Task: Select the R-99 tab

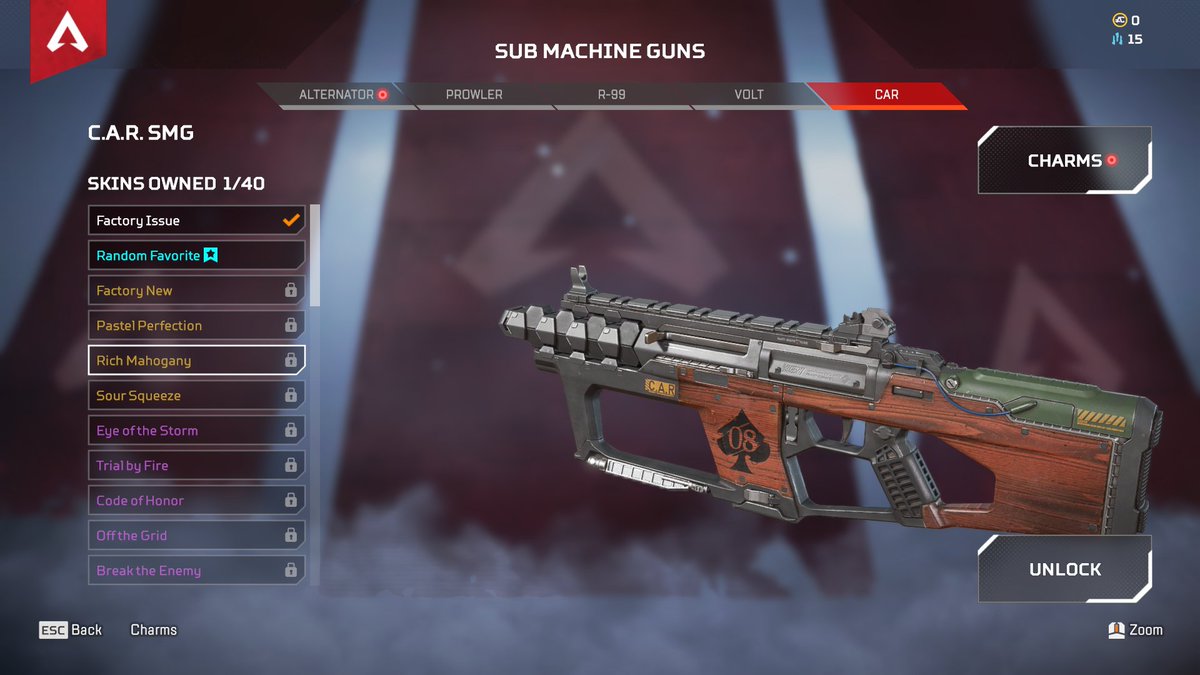Action: (x=612, y=95)
